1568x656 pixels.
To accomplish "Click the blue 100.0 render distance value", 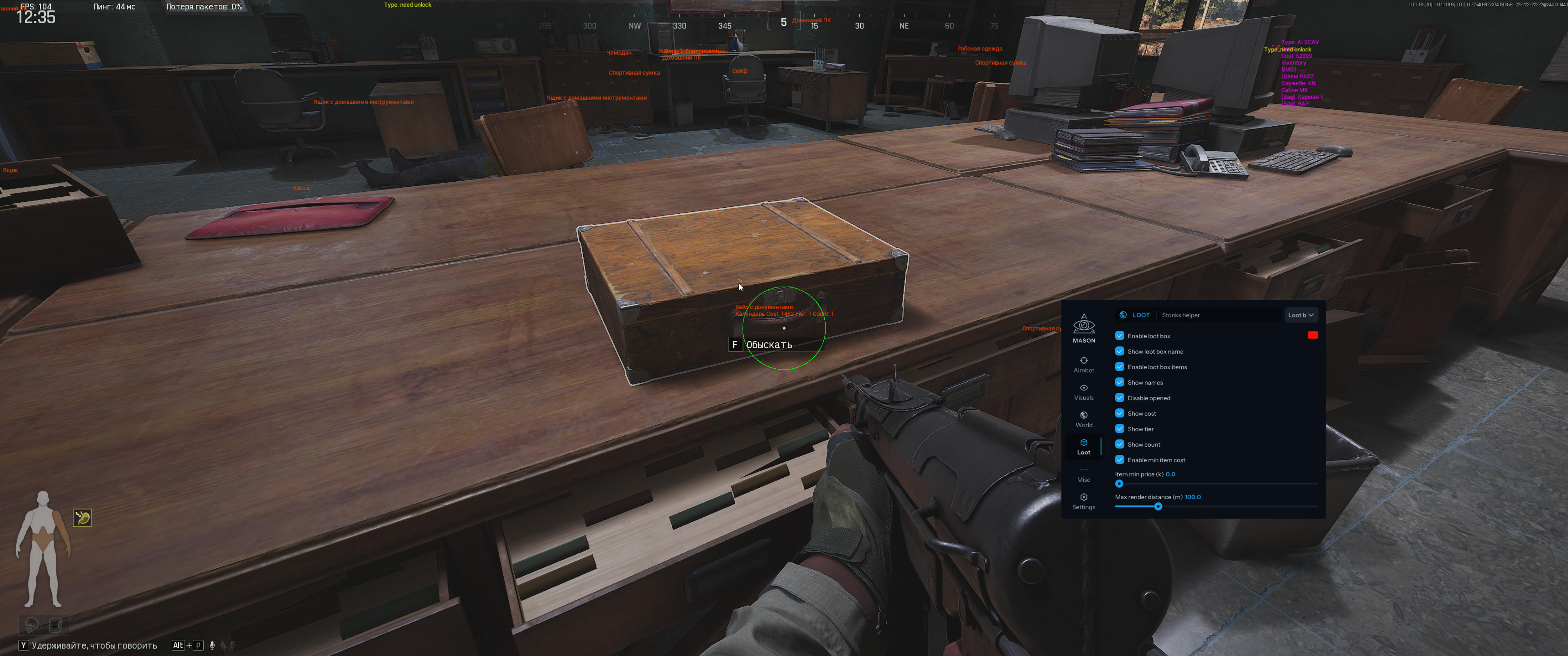I will coord(1192,497).
